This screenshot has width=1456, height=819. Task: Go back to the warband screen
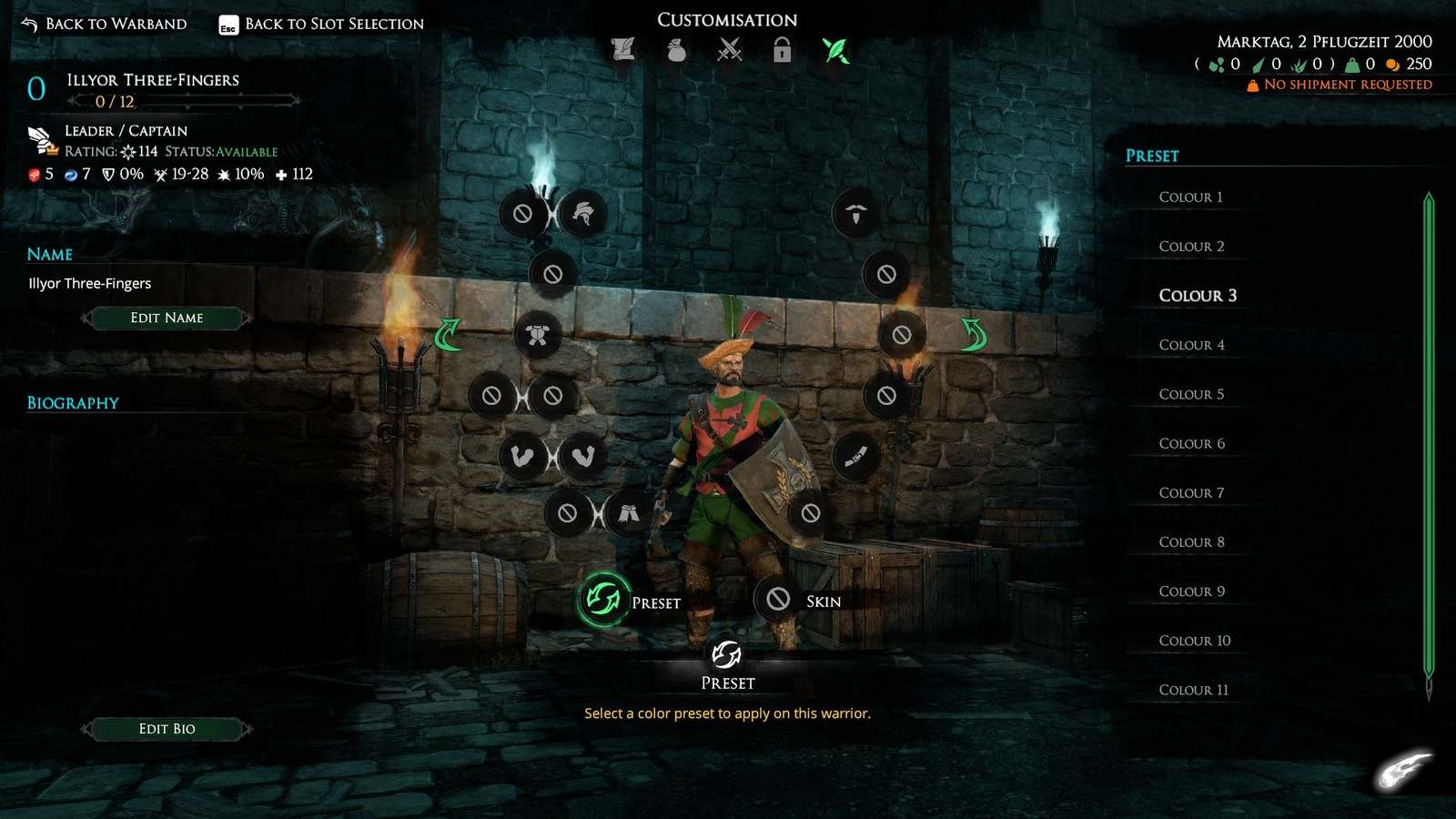105,24
